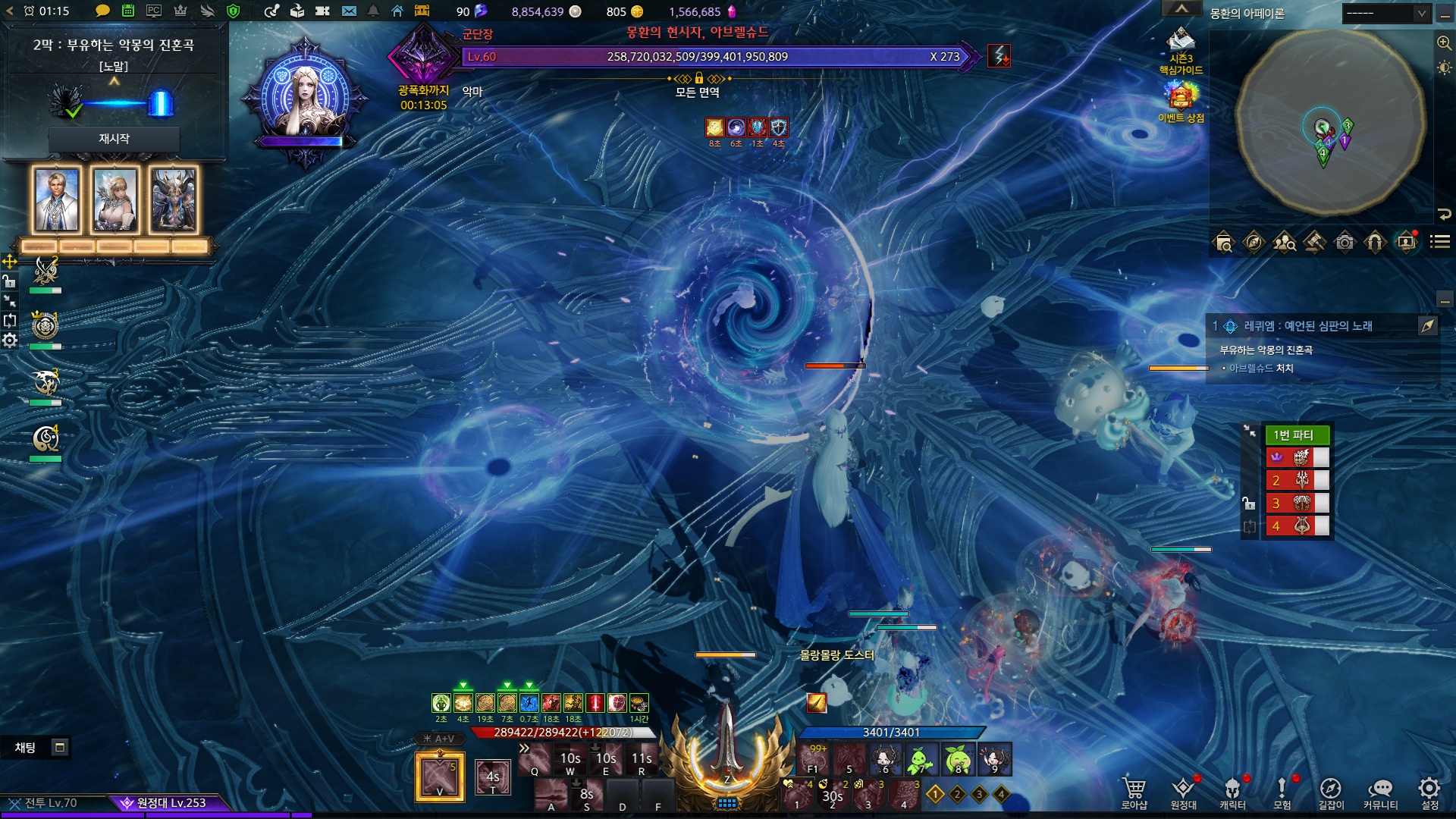This screenshot has width=1456, height=819.
Task: Open the 길잡이 guide menu
Action: 1330,792
